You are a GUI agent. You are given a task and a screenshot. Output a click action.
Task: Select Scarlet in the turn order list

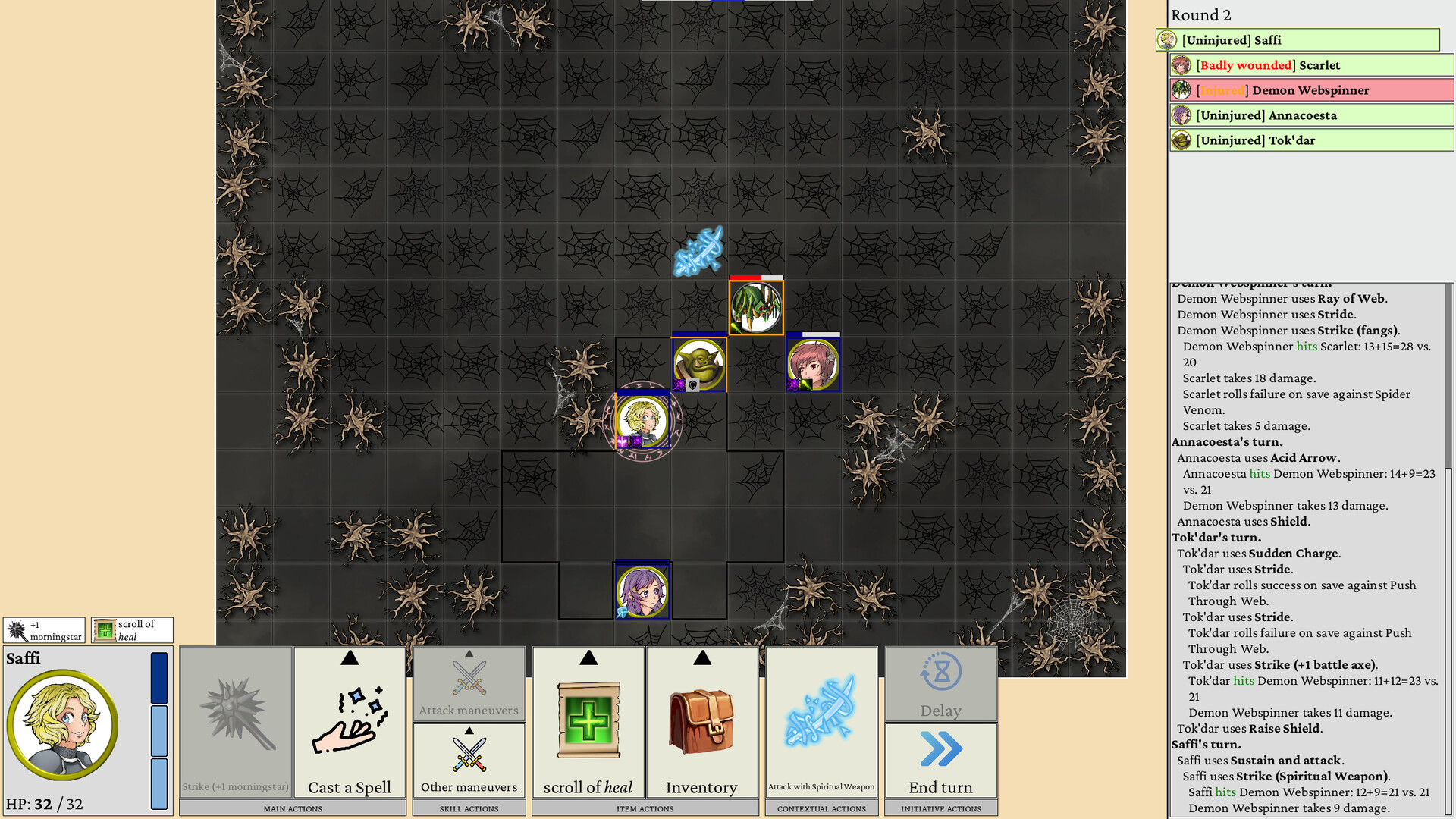pos(1311,65)
